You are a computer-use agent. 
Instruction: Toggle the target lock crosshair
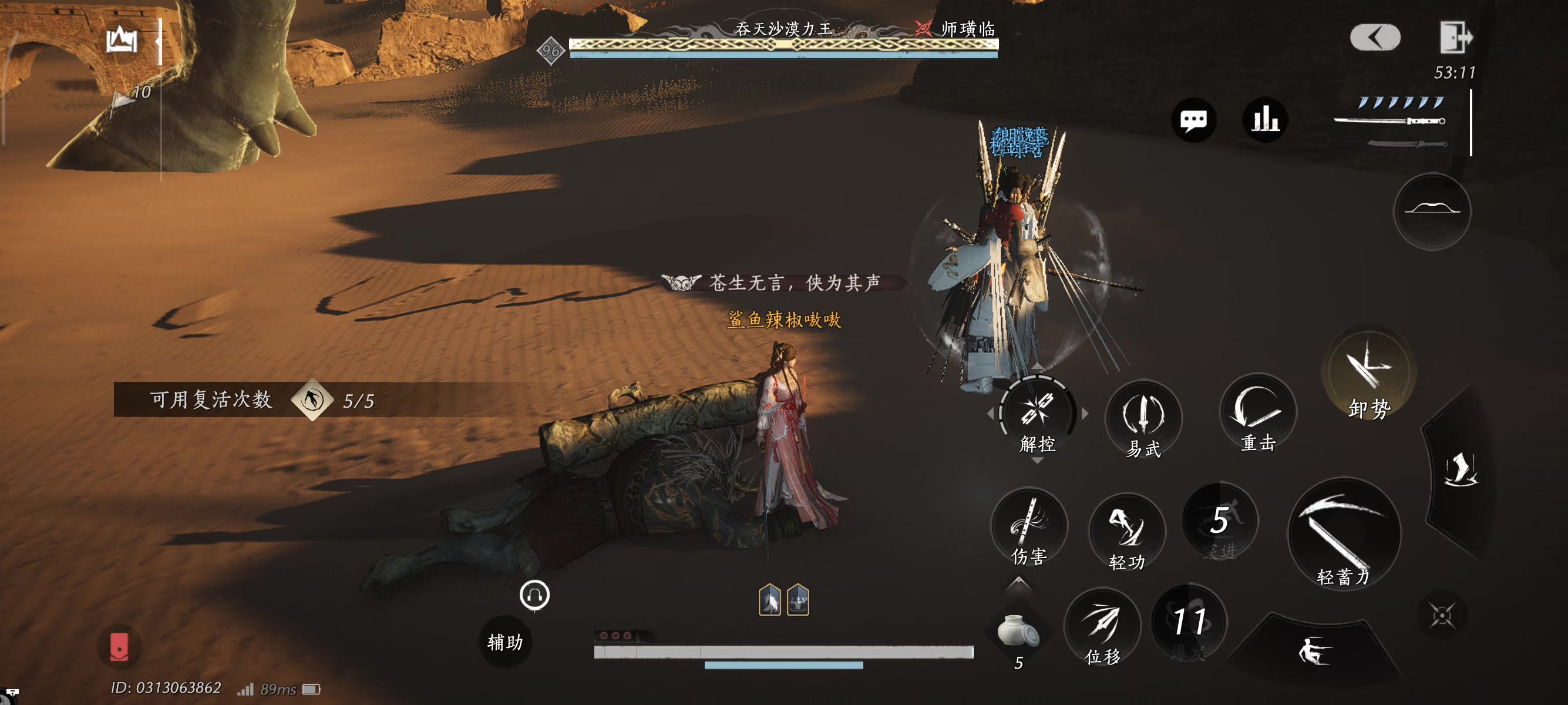tap(1441, 616)
